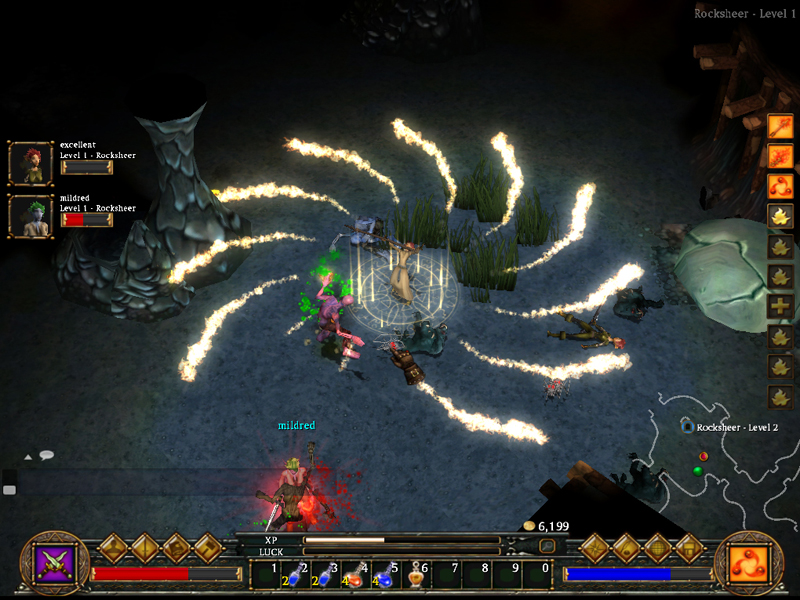Open the chat speech bubble
Viewport: 800px width, 600px height.
(47, 455)
